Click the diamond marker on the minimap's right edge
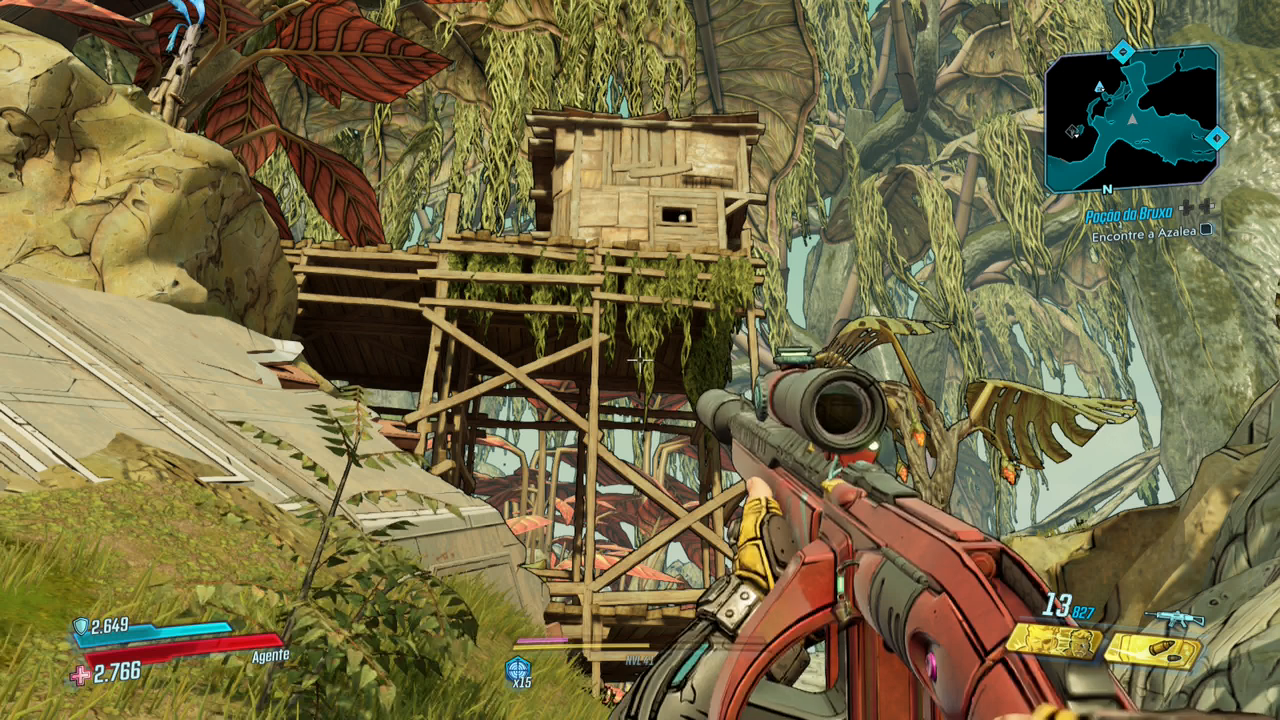Viewport: 1280px width, 720px height. (1215, 138)
